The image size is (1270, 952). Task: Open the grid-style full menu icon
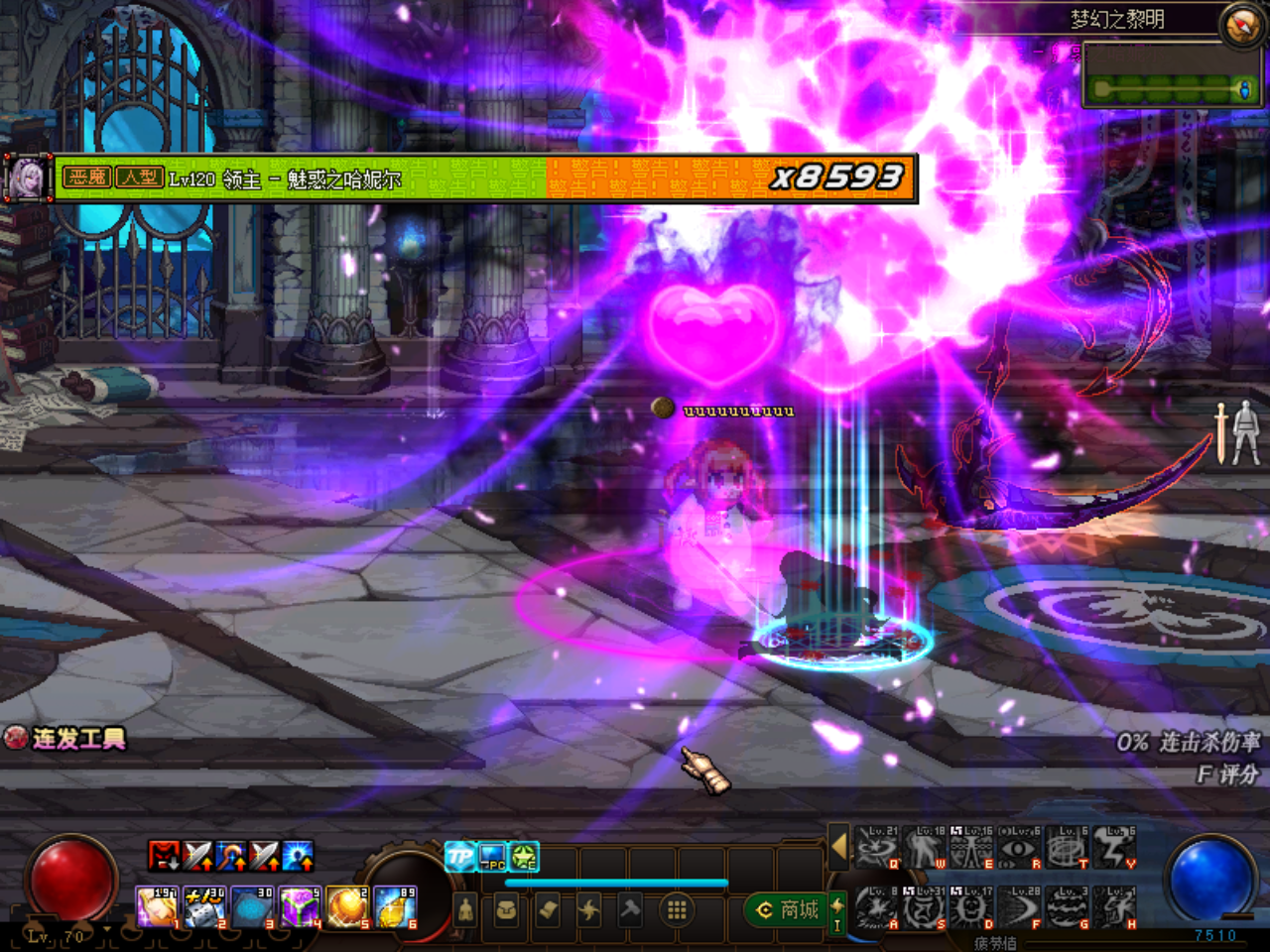[679, 910]
